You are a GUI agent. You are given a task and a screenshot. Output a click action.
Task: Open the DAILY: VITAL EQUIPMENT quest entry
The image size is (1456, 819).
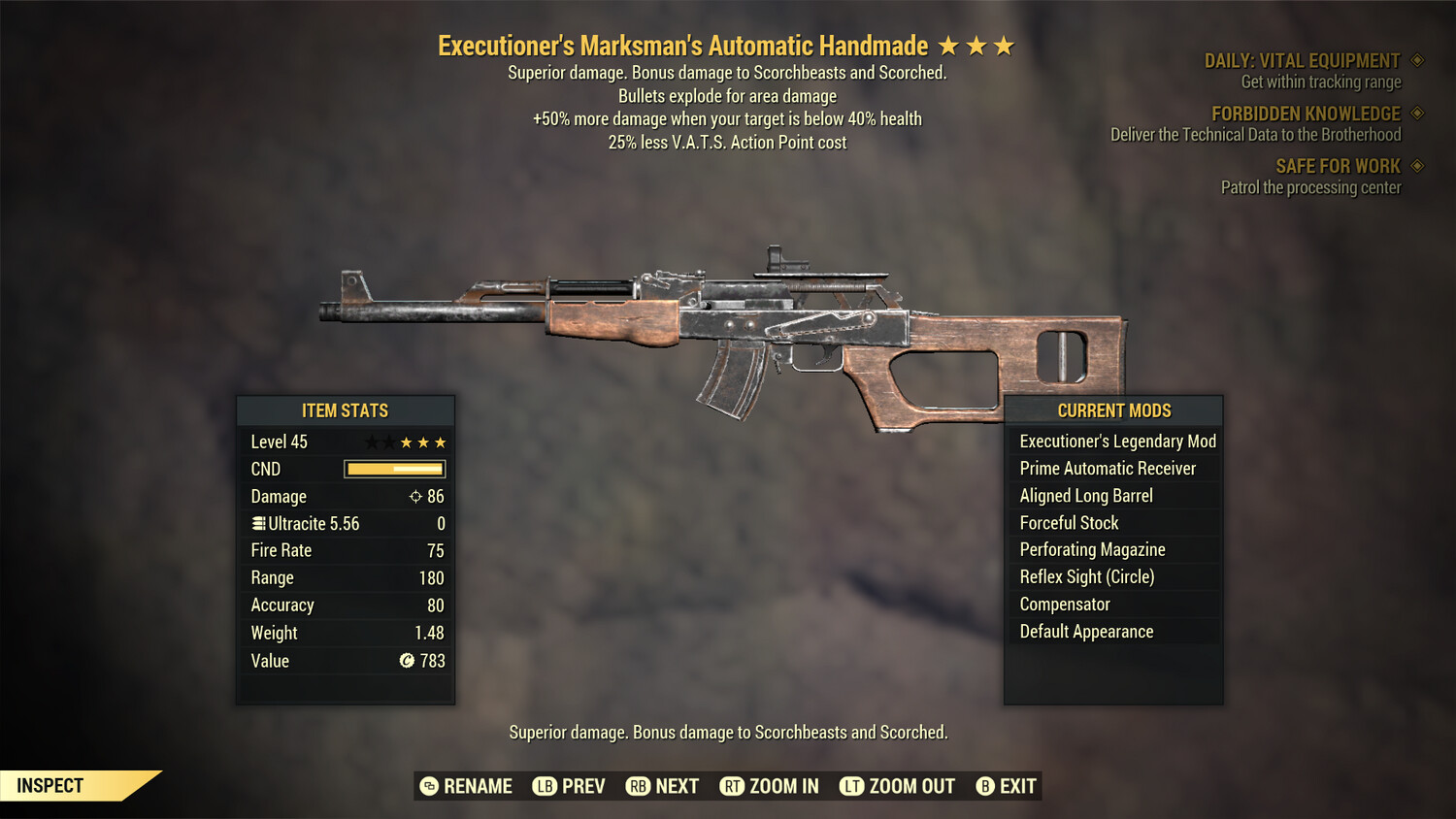[x=1305, y=60]
